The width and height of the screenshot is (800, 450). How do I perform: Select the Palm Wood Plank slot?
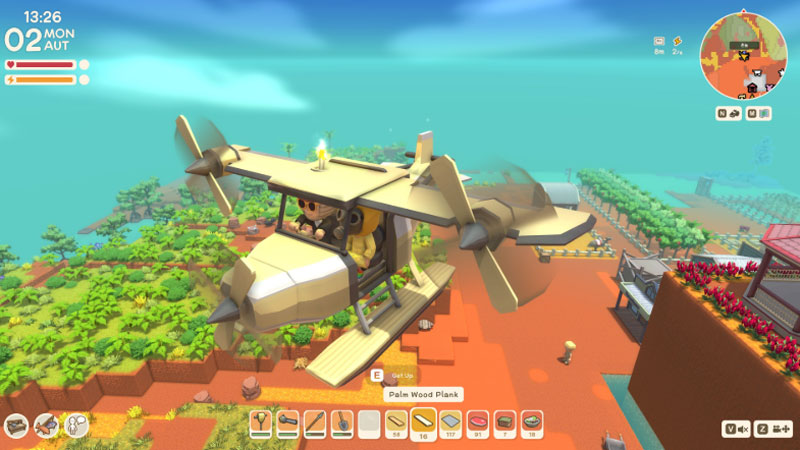click(x=424, y=422)
